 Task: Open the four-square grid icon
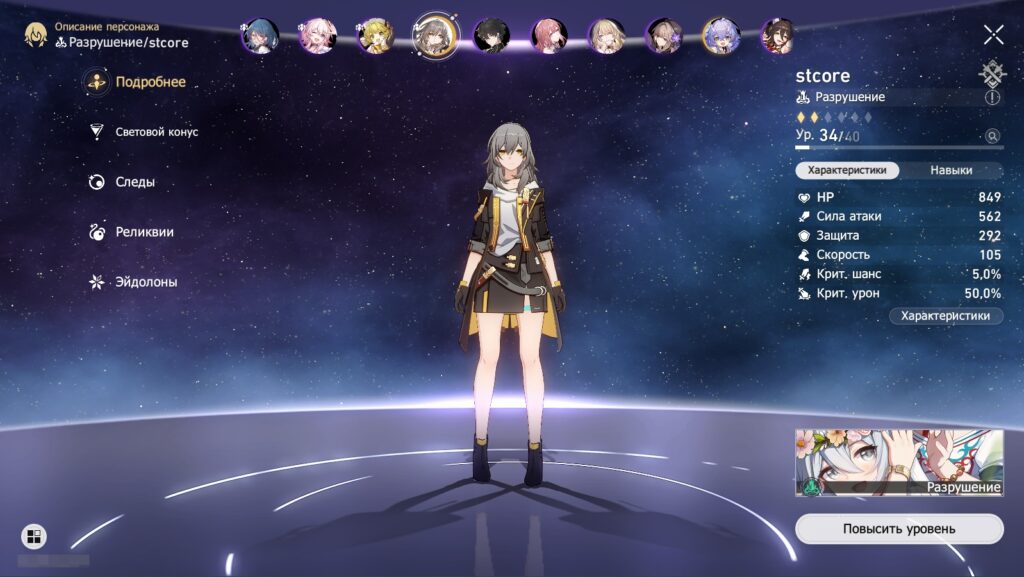pos(33,537)
